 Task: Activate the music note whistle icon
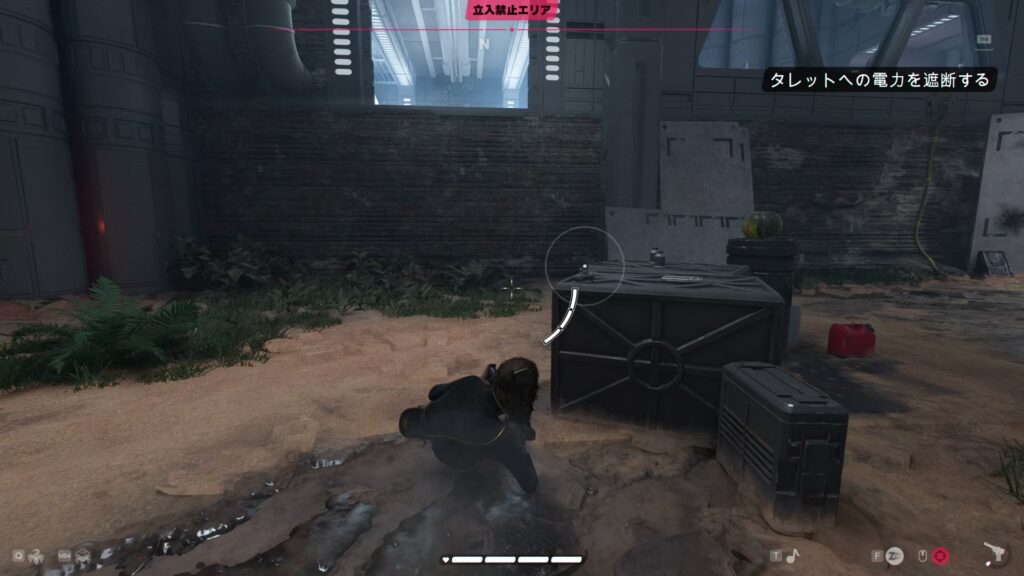[x=791, y=555]
